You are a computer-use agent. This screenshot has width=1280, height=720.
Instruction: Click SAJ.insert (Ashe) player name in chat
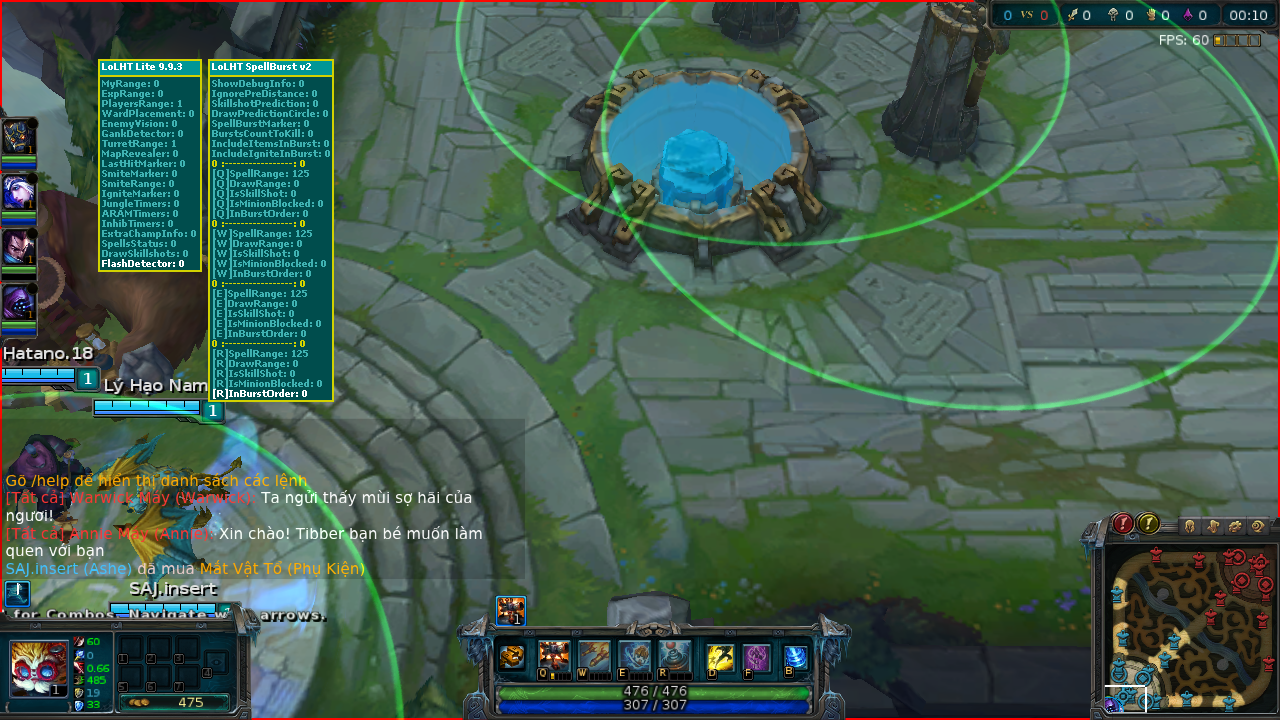click(70, 568)
